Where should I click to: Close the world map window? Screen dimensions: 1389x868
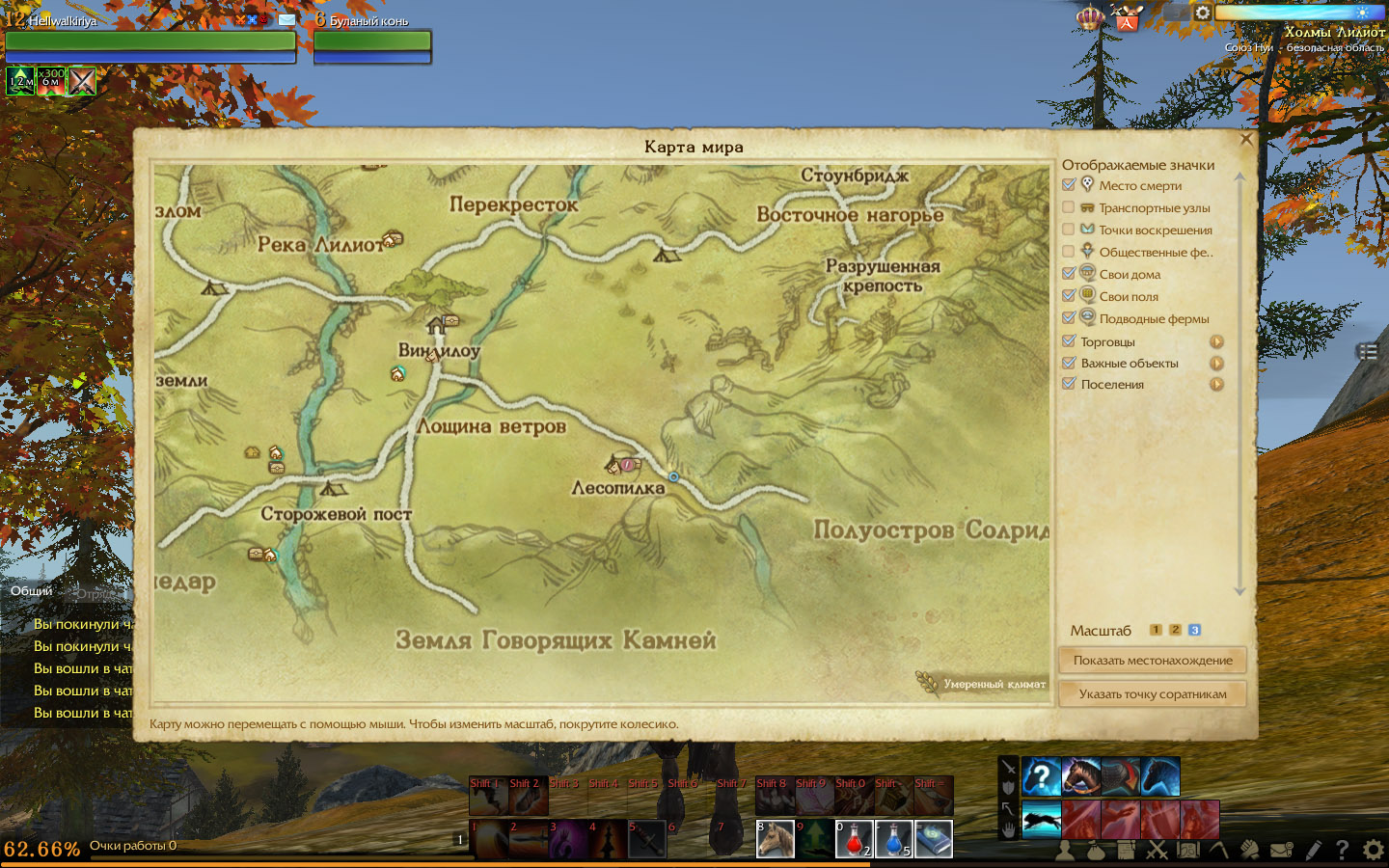tap(1245, 140)
